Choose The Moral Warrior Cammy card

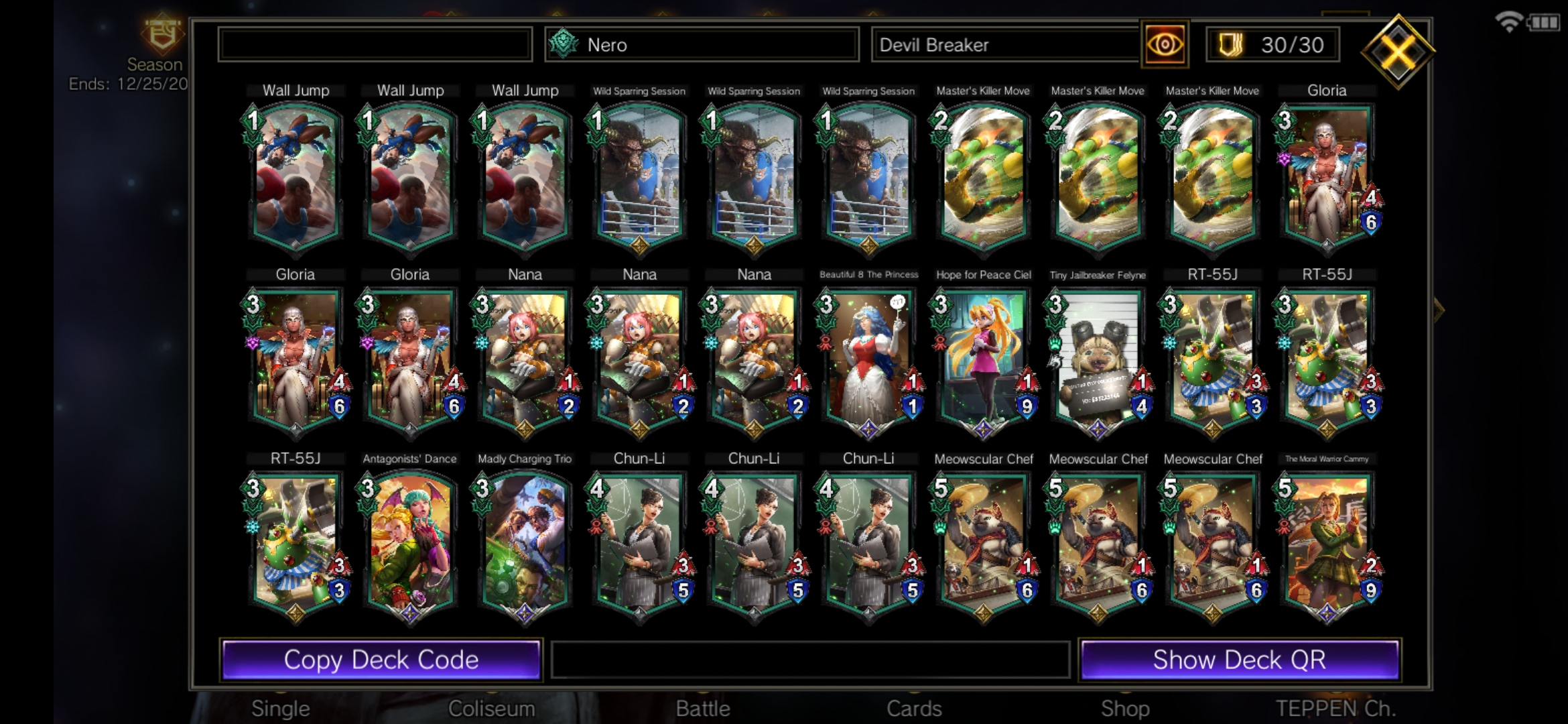click(x=1327, y=544)
